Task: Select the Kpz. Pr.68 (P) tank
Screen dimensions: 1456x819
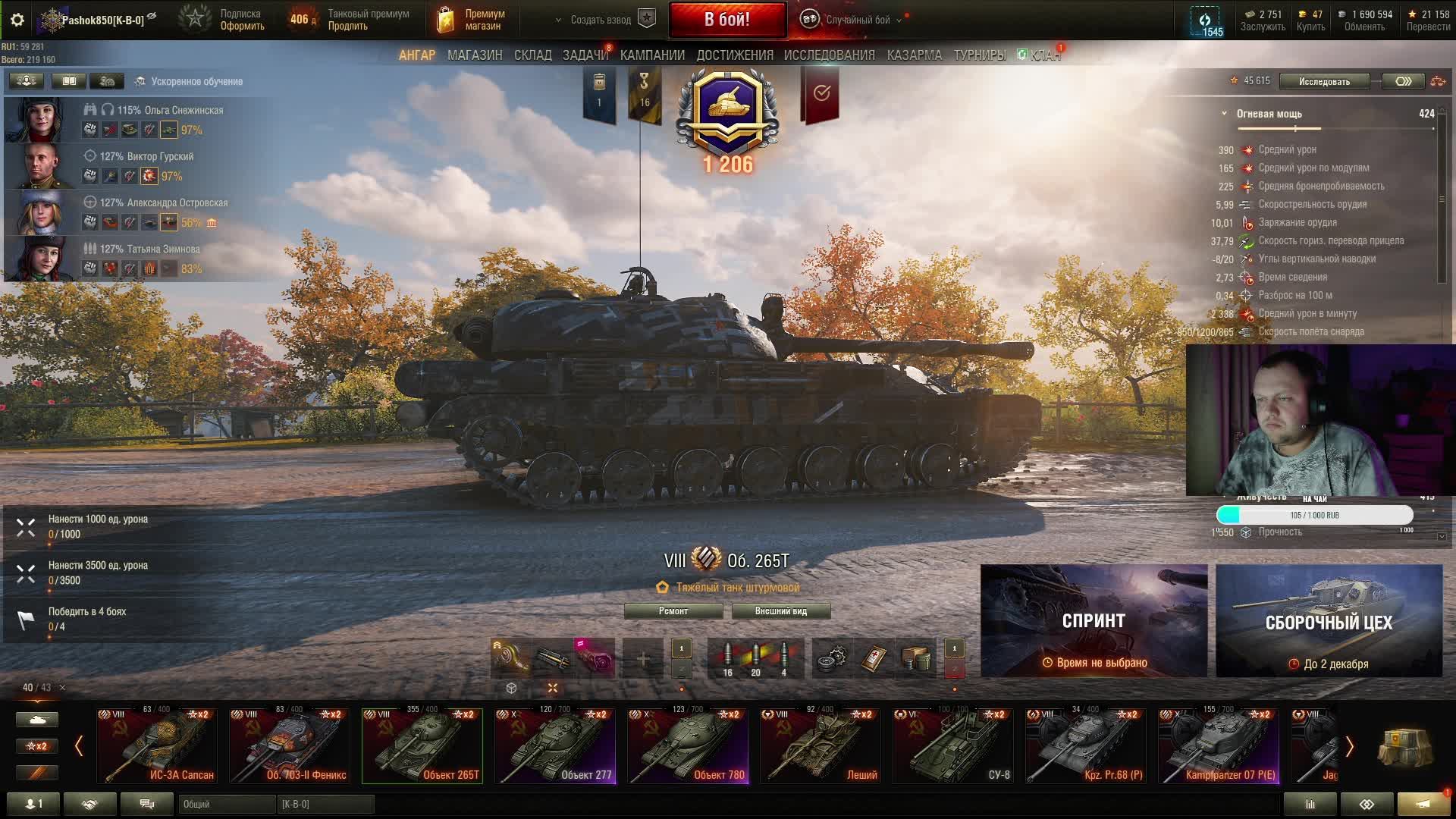Action: pos(1085,745)
